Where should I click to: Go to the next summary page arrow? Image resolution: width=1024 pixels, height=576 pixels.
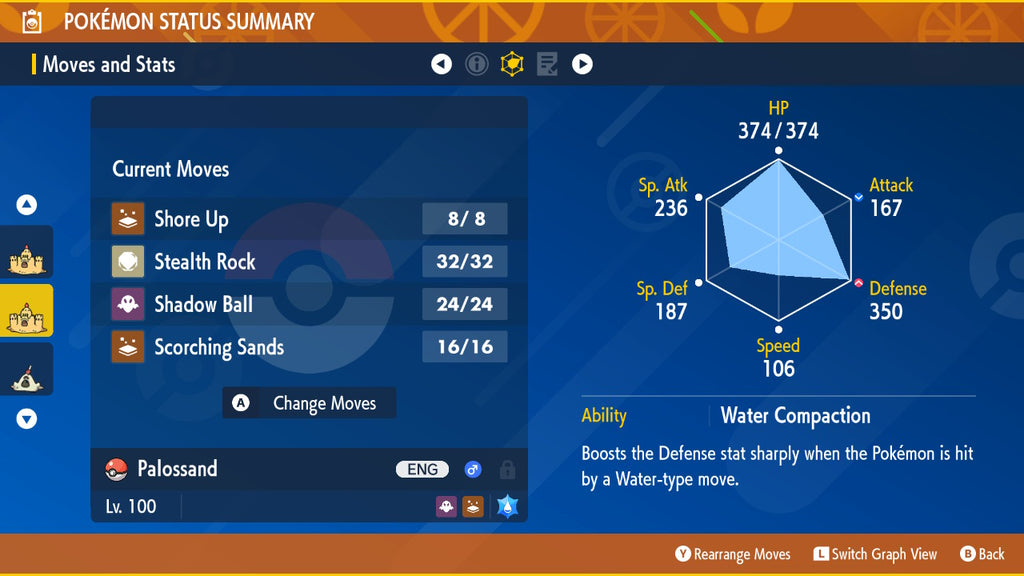pos(582,65)
